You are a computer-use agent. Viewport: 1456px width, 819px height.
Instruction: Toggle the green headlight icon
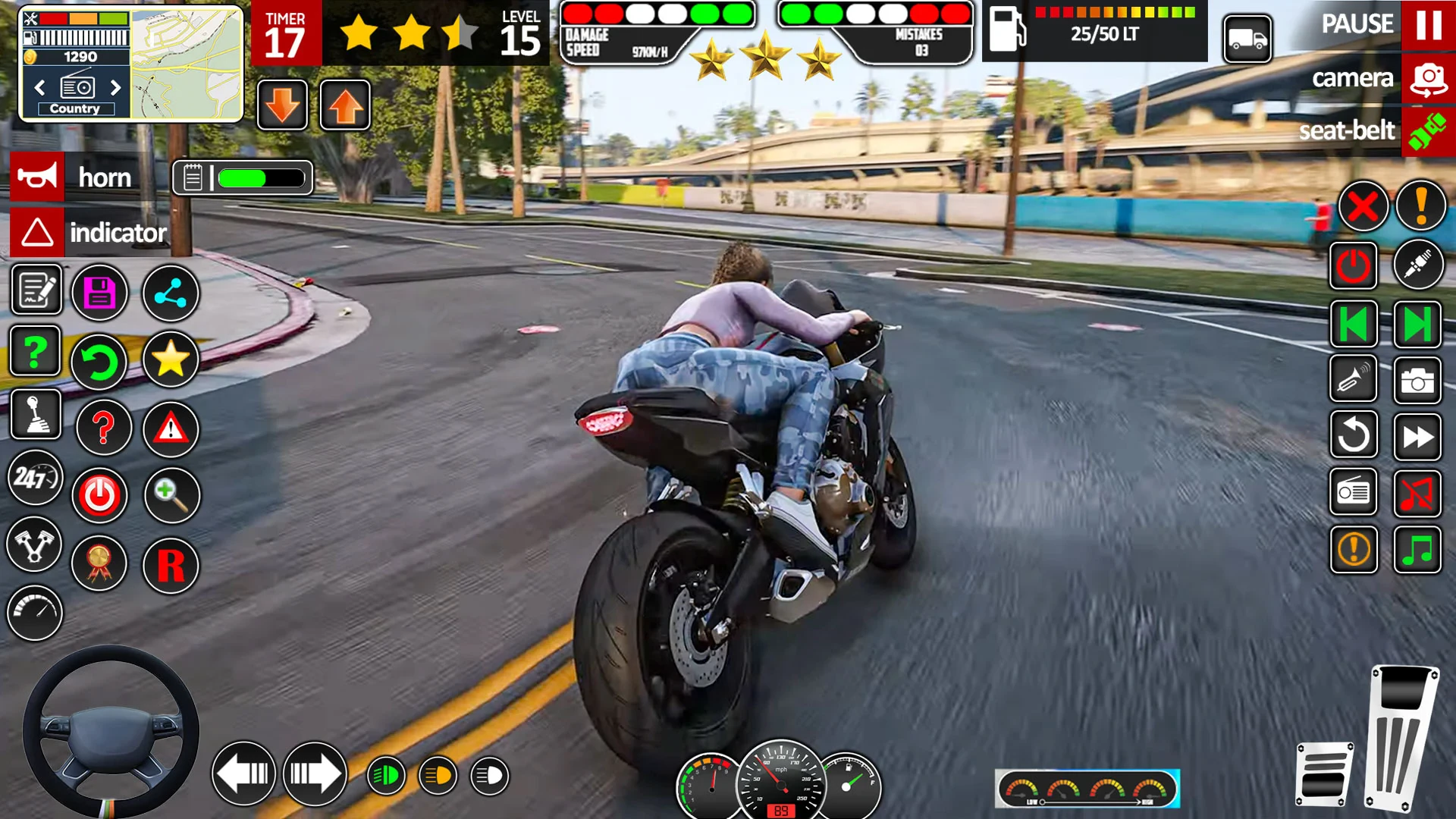(386, 776)
